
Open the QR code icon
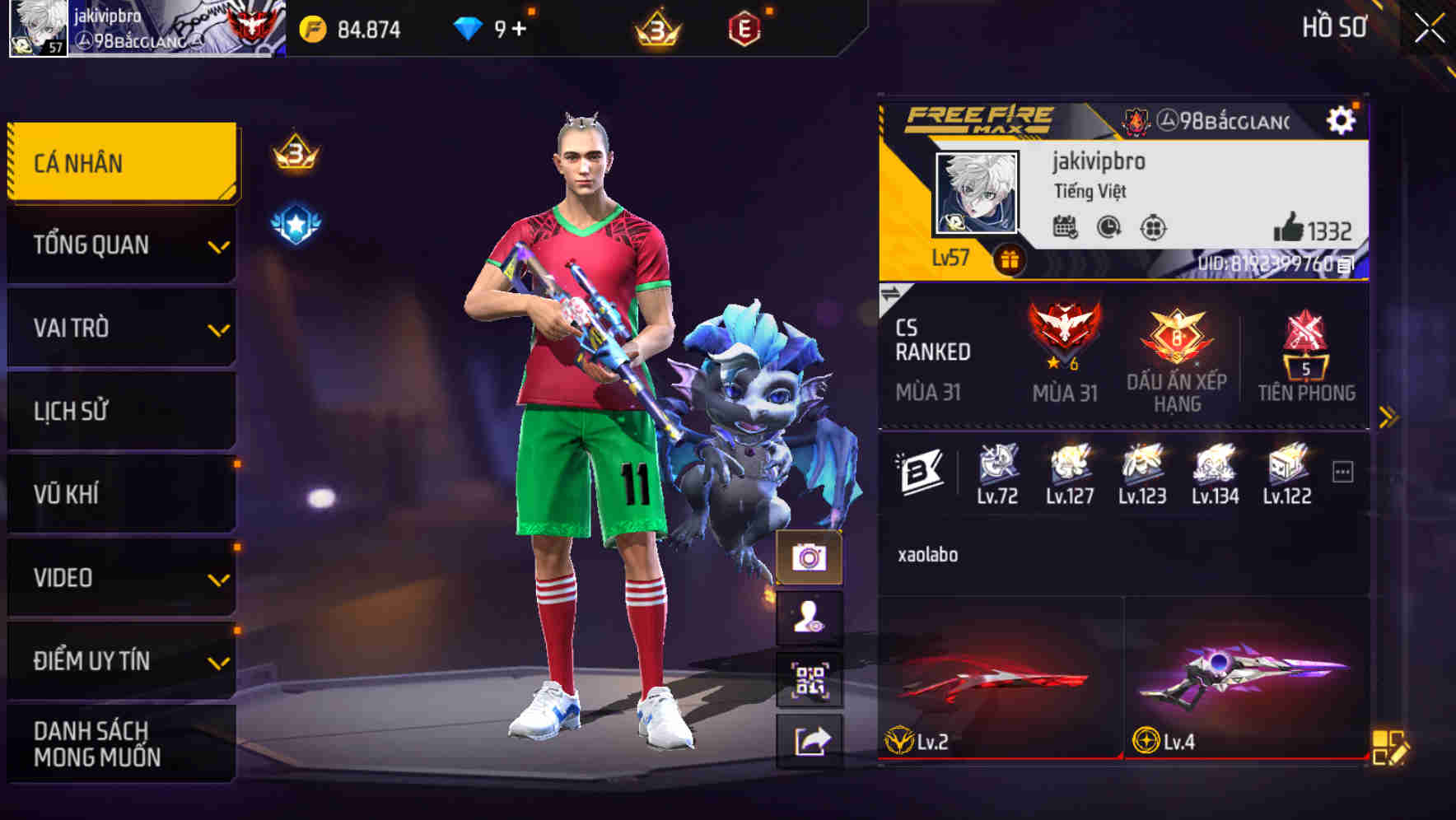click(811, 680)
